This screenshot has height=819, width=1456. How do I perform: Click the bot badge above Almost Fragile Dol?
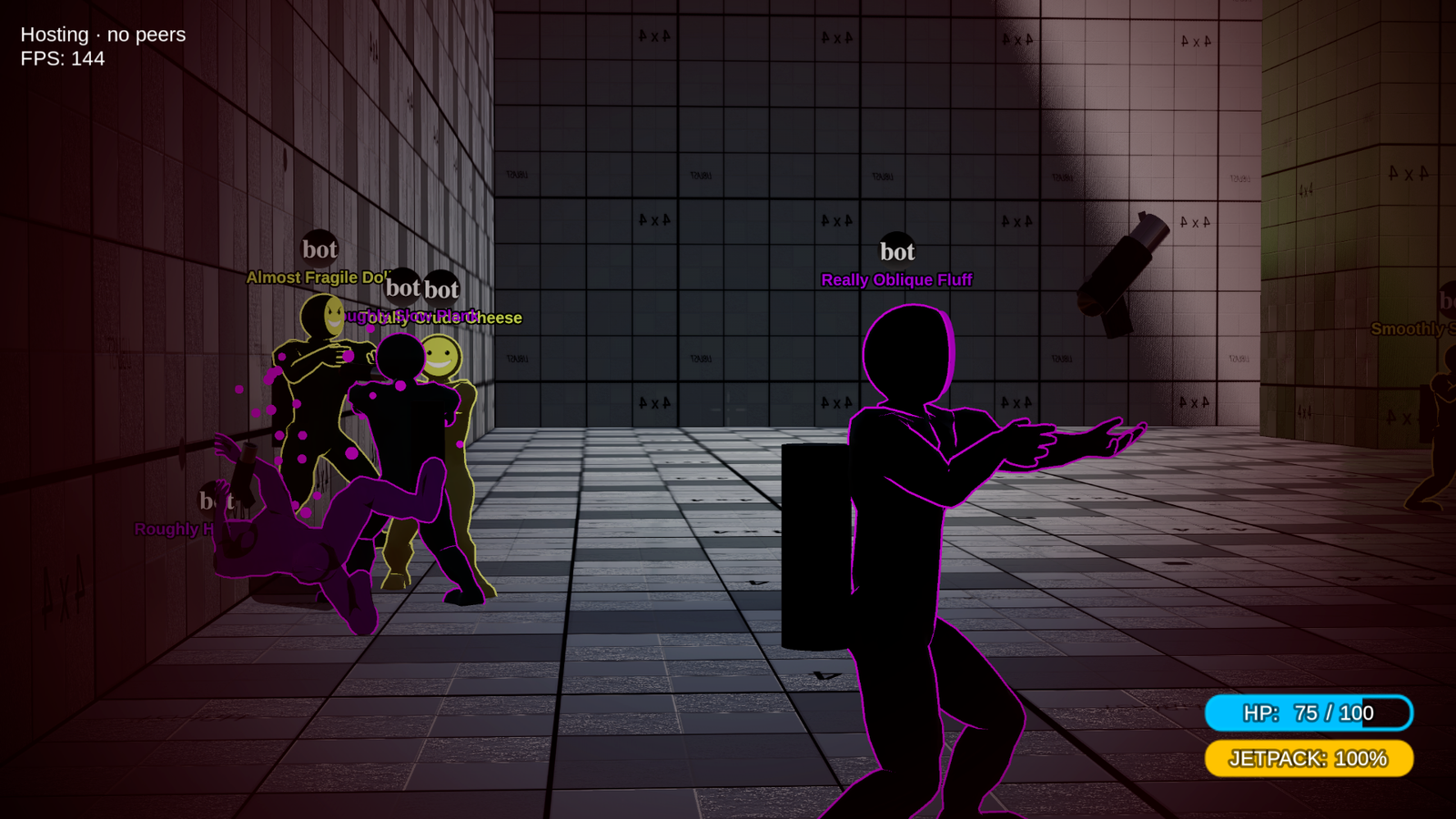[x=318, y=249]
